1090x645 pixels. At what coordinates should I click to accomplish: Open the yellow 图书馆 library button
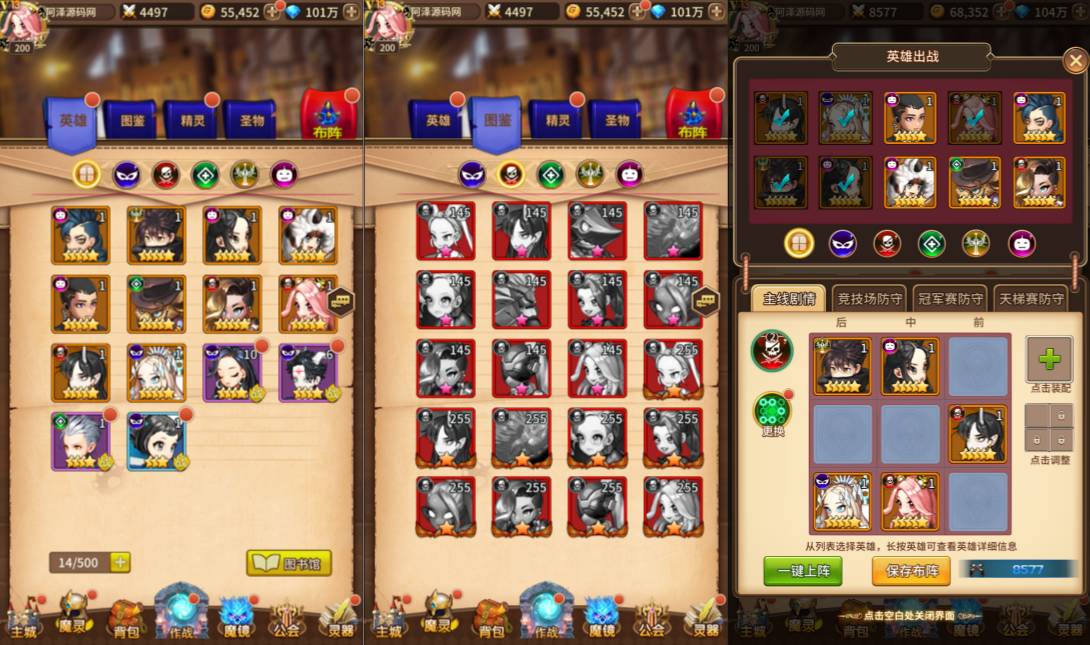tap(289, 563)
